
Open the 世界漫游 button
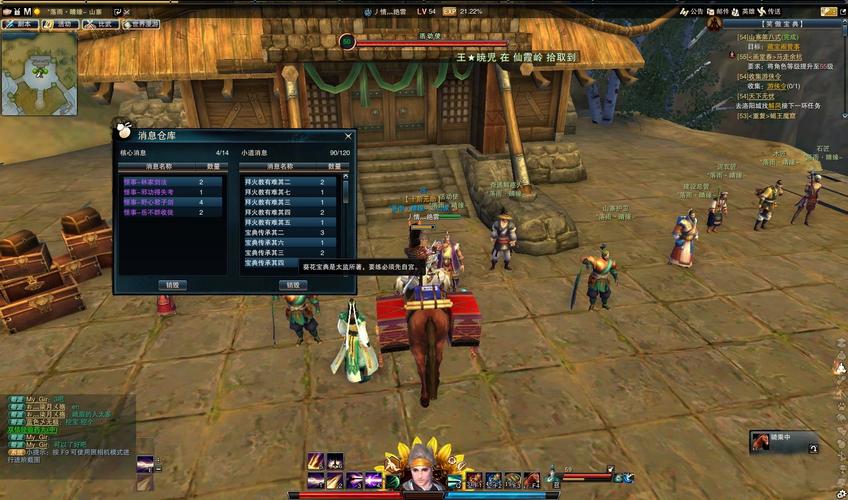click(x=140, y=23)
